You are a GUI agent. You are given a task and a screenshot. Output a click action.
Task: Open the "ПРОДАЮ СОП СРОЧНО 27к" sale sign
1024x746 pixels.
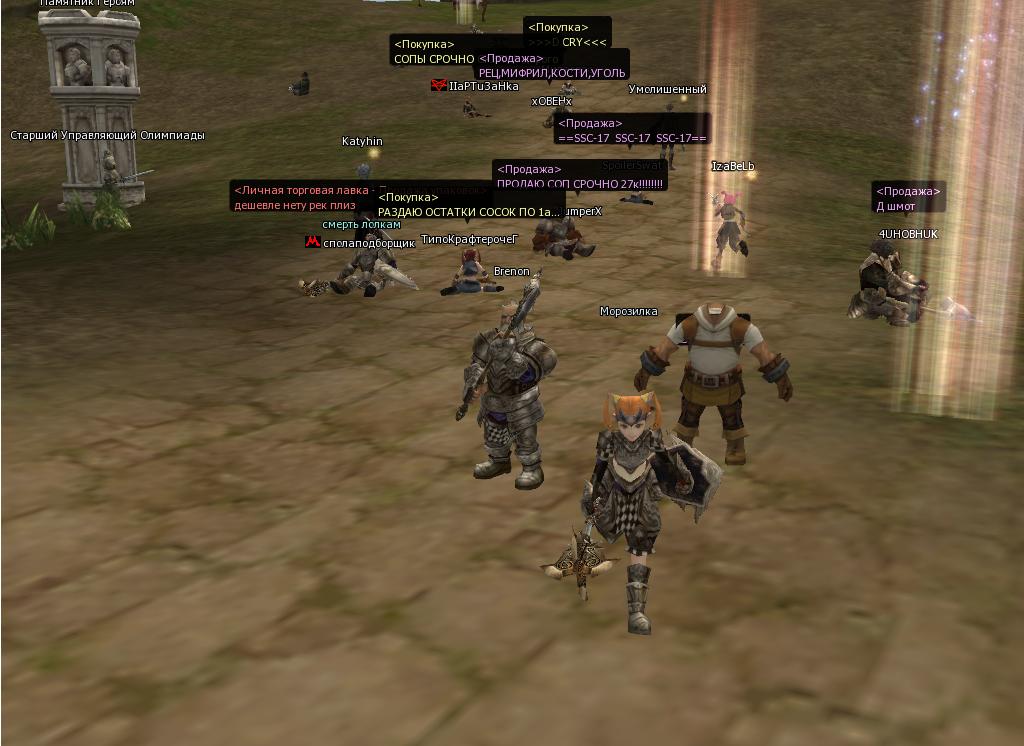(580, 184)
